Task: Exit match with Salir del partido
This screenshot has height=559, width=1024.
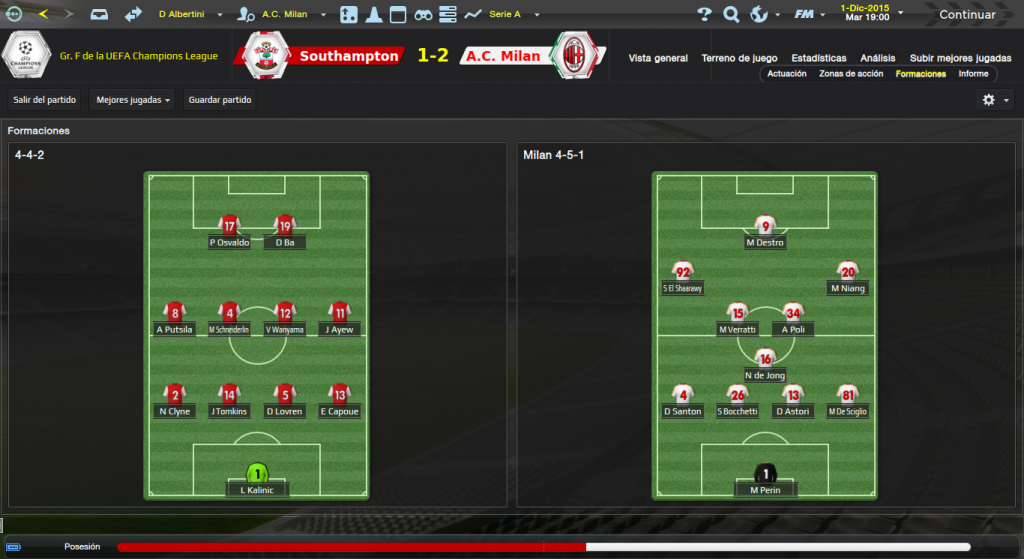Action: tap(44, 100)
